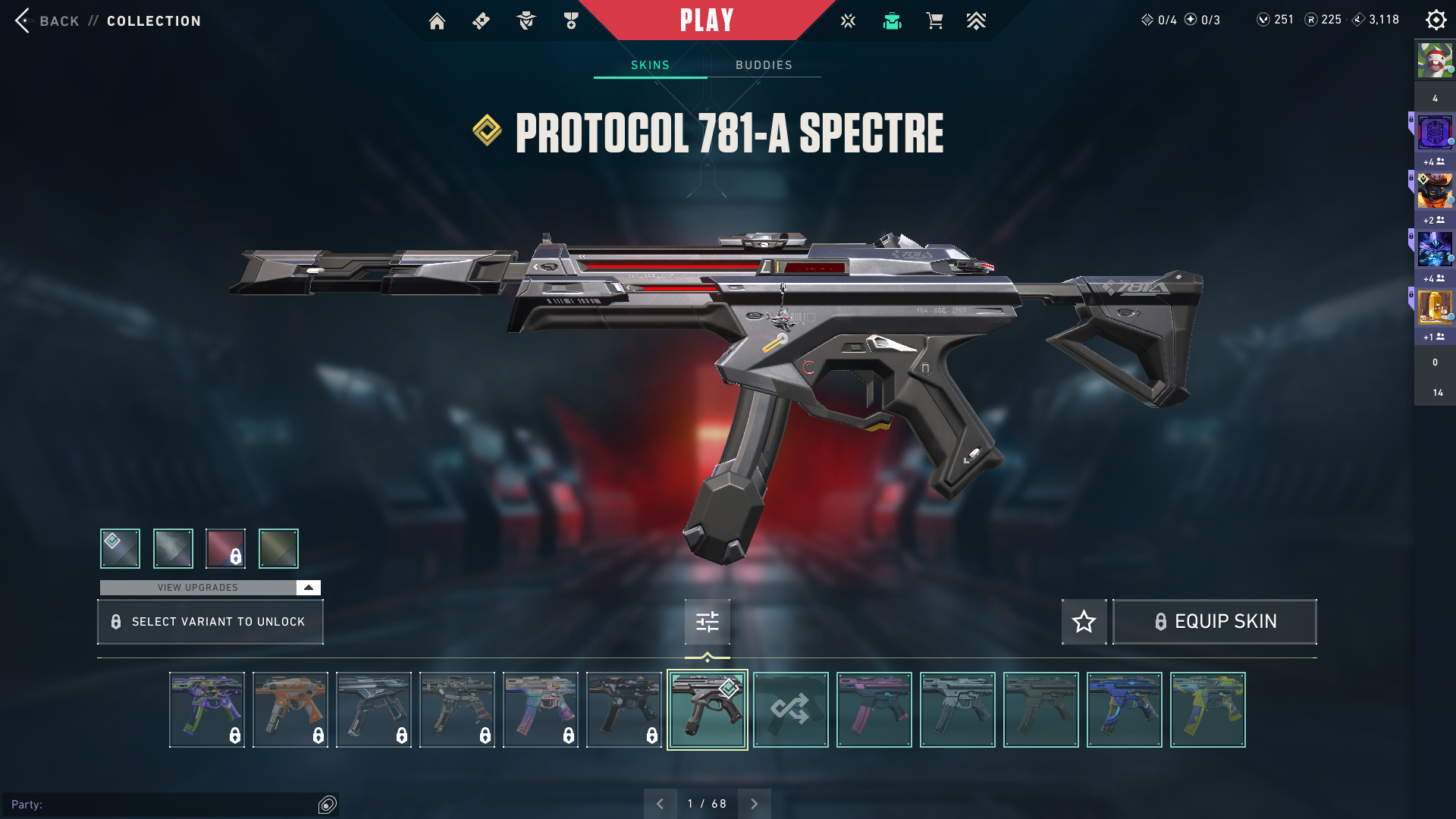Viewport: 1456px width, 819px height.
Task: Switch to the Buddies tab
Action: coord(764,65)
